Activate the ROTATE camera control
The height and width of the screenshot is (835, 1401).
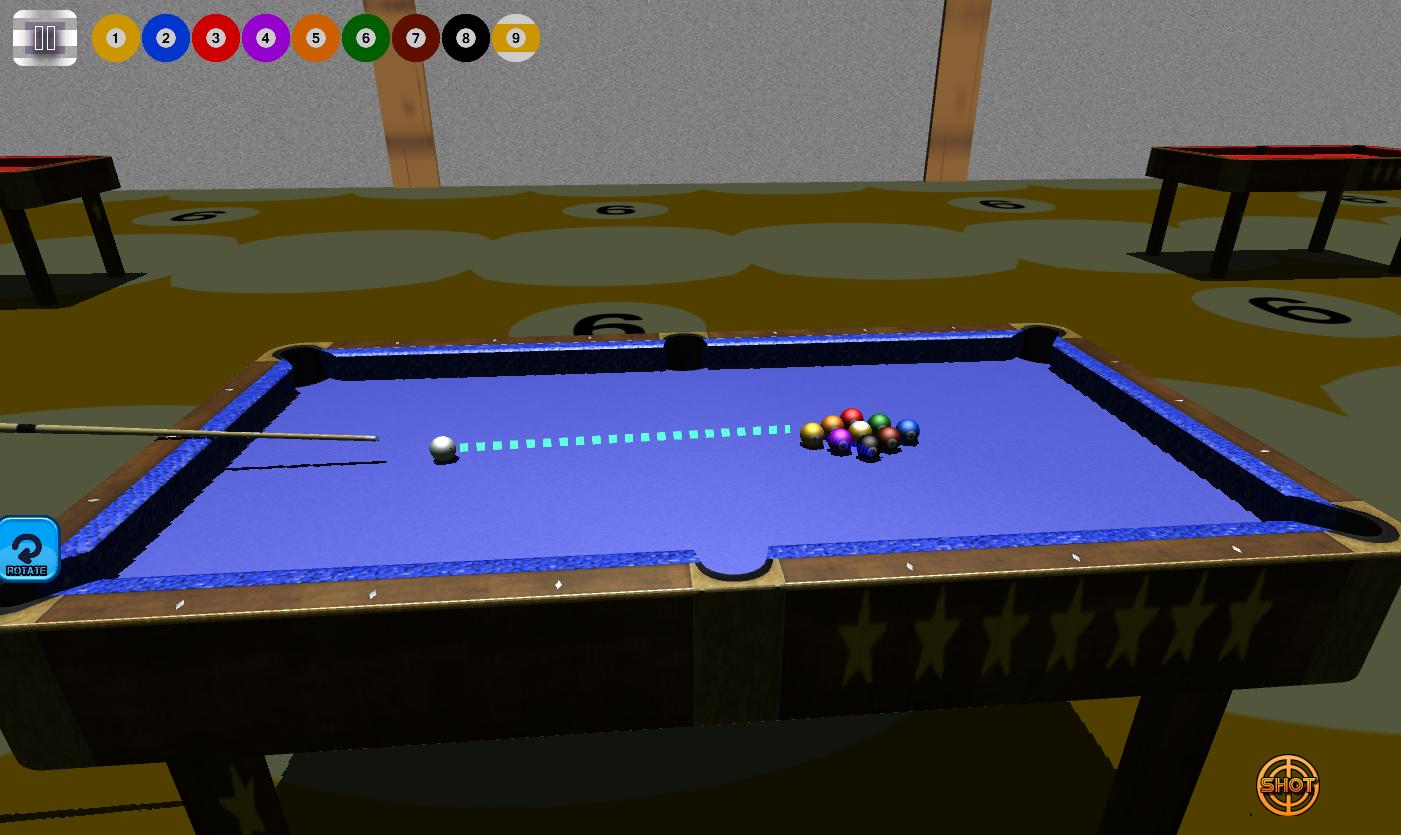coord(28,549)
